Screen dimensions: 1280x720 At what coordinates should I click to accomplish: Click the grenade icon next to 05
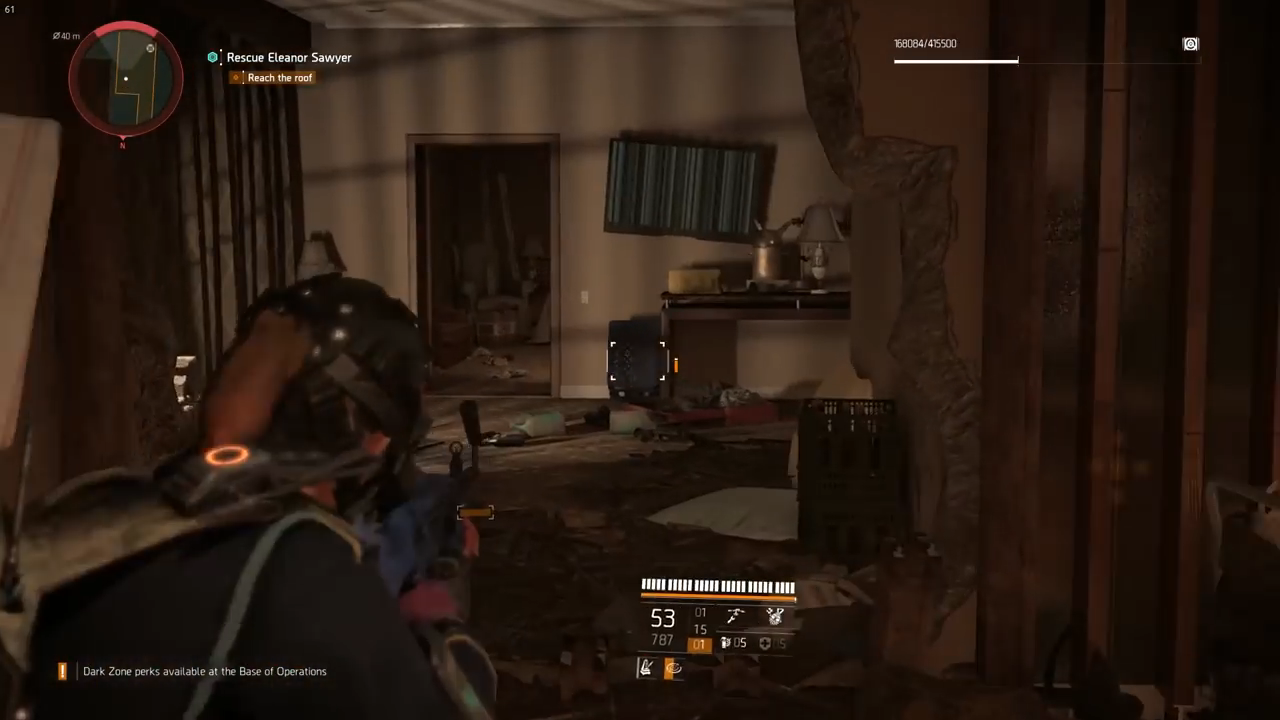coord(725,643)
